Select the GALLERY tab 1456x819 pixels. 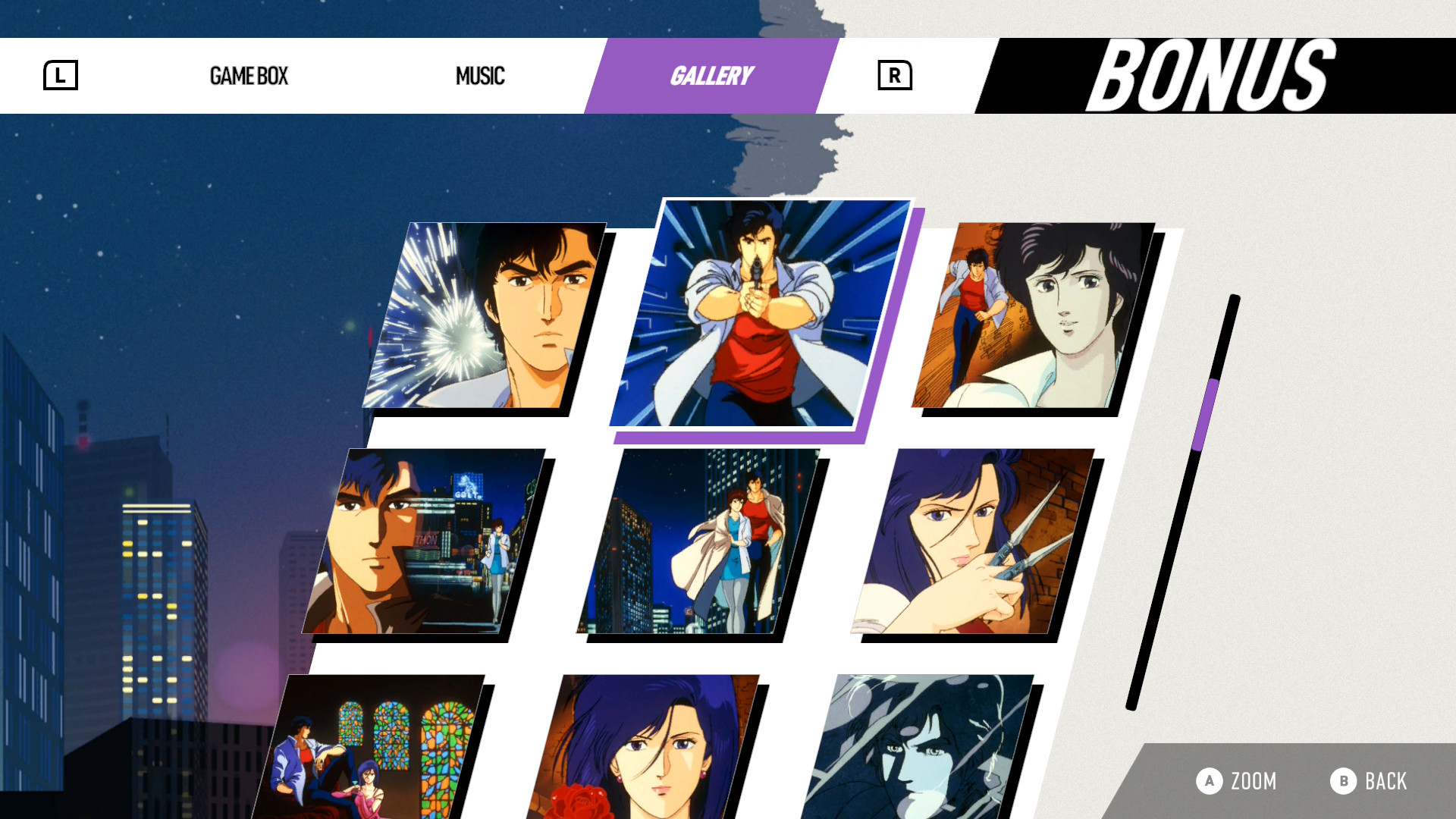pyautogui.click(x=711, y=75)
